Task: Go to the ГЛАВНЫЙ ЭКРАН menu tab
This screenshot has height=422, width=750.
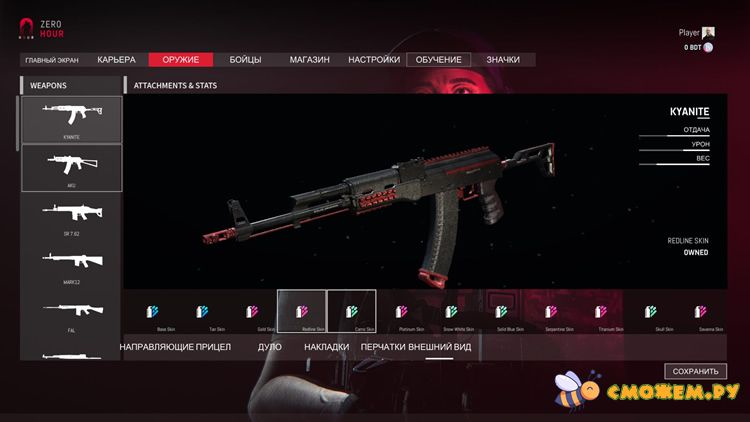Action: coord(52,60)
